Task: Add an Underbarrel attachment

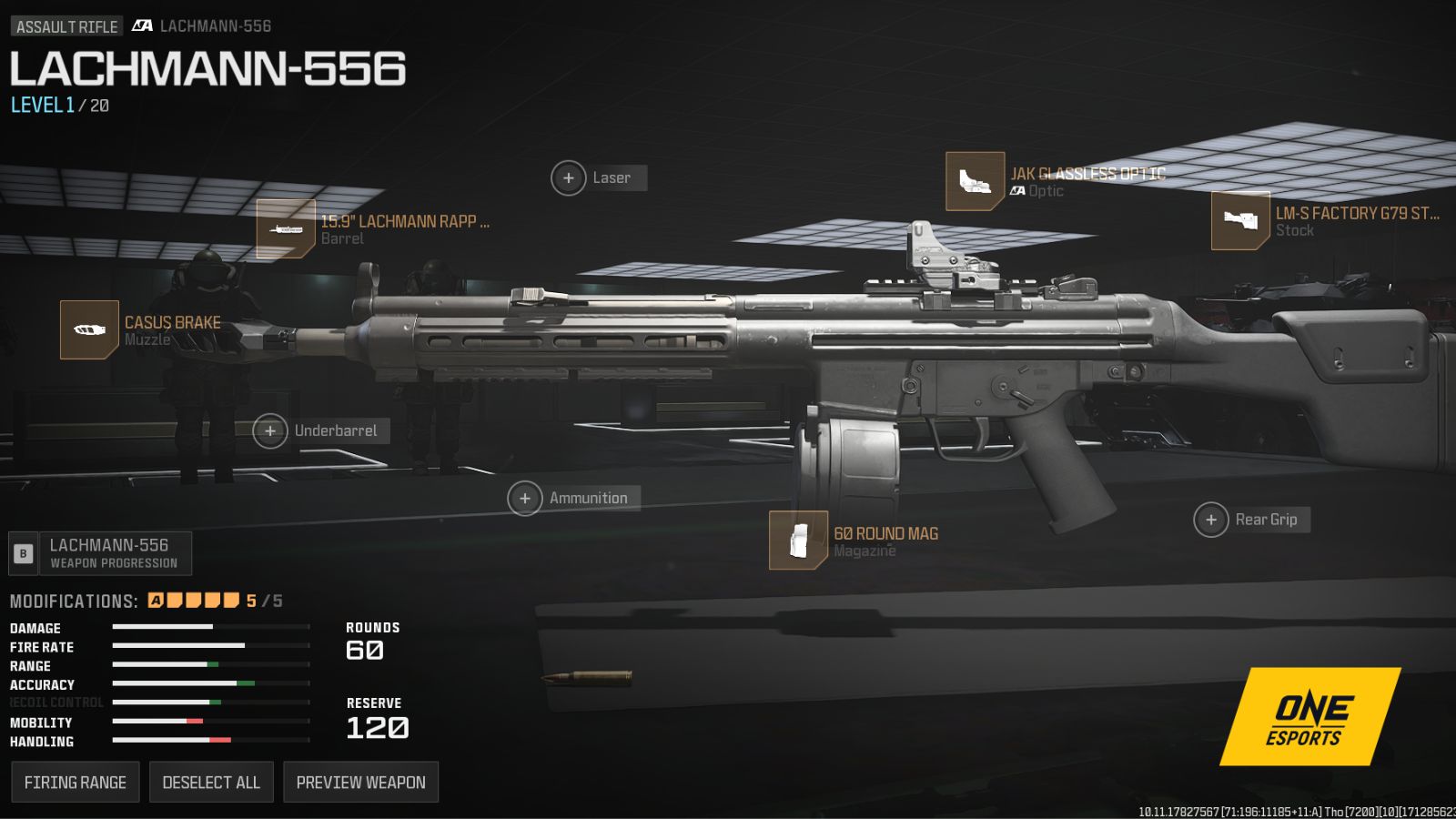Action: (270, 431)
